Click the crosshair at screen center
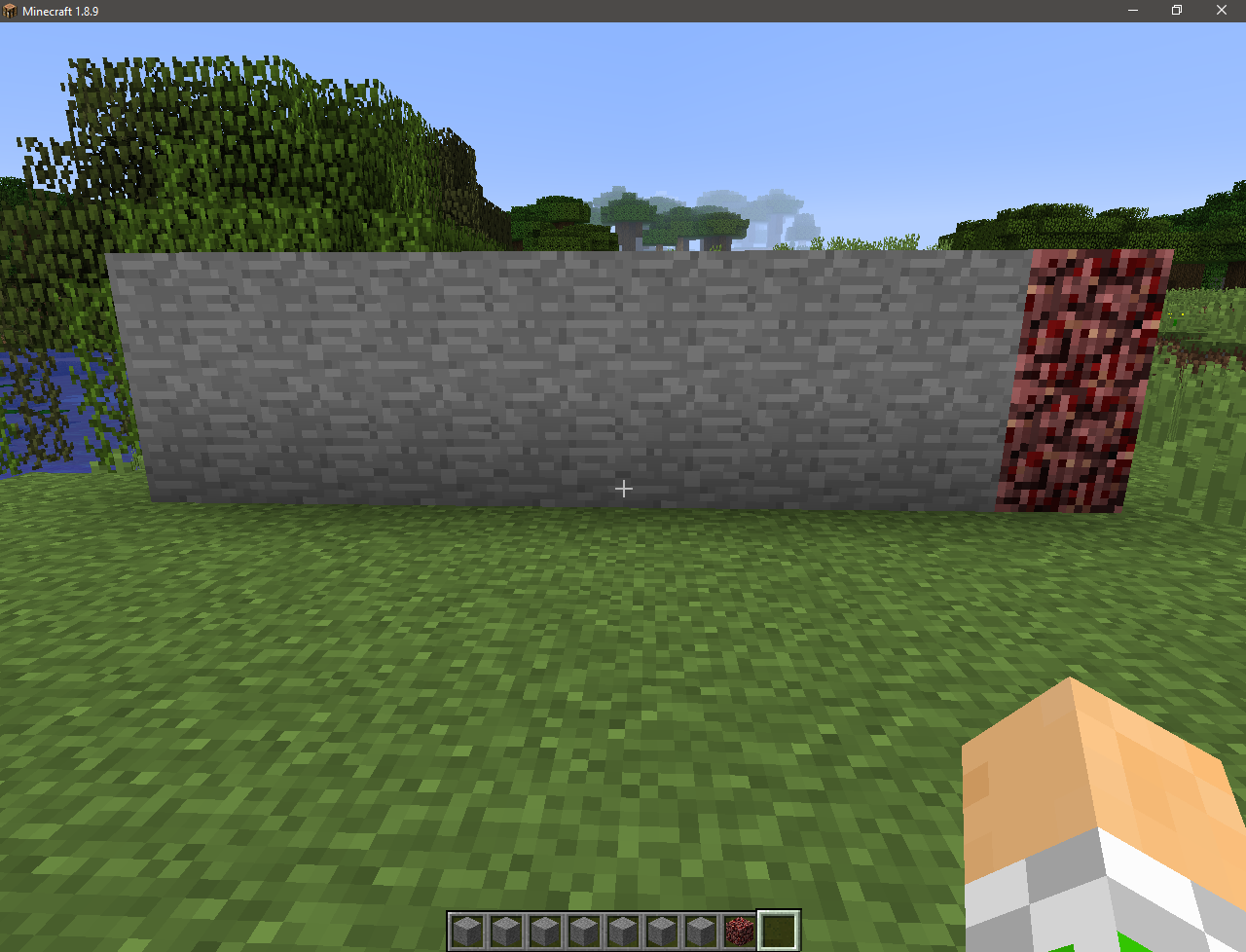1246x952 pixels. (x=623, y=488)
